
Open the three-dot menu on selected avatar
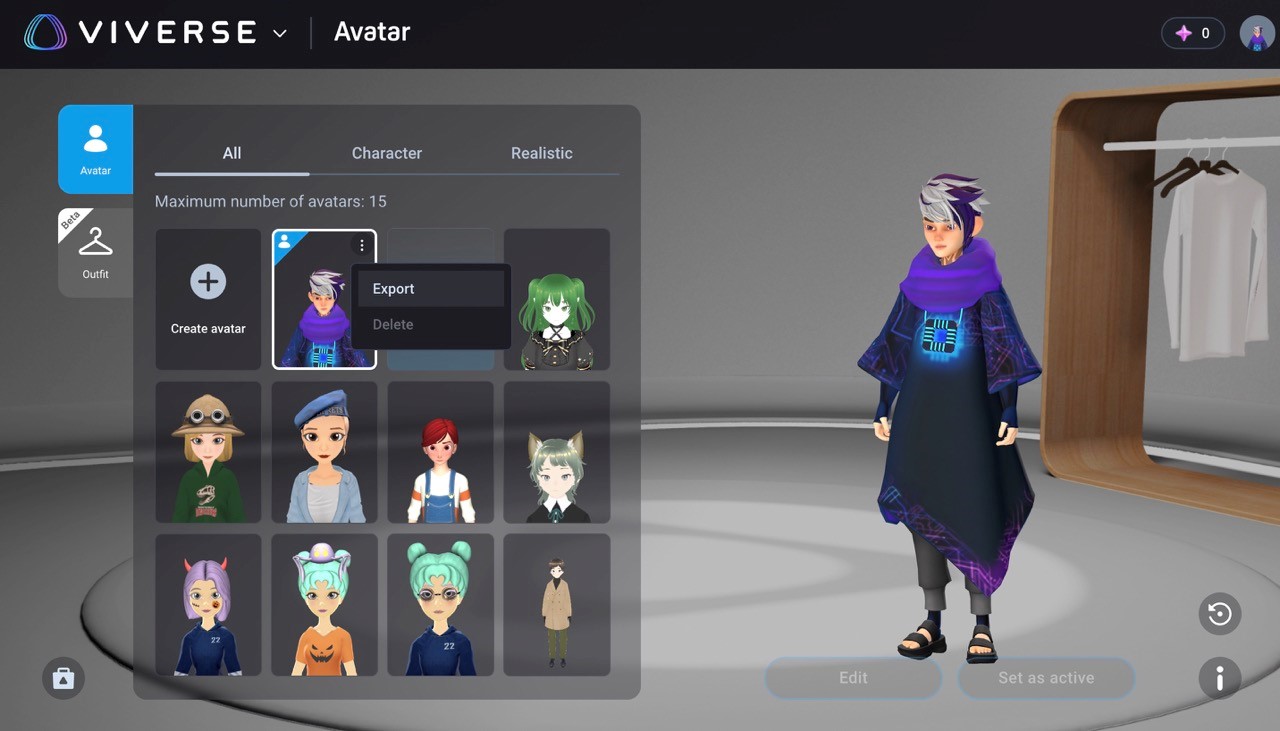pos(361,245)
